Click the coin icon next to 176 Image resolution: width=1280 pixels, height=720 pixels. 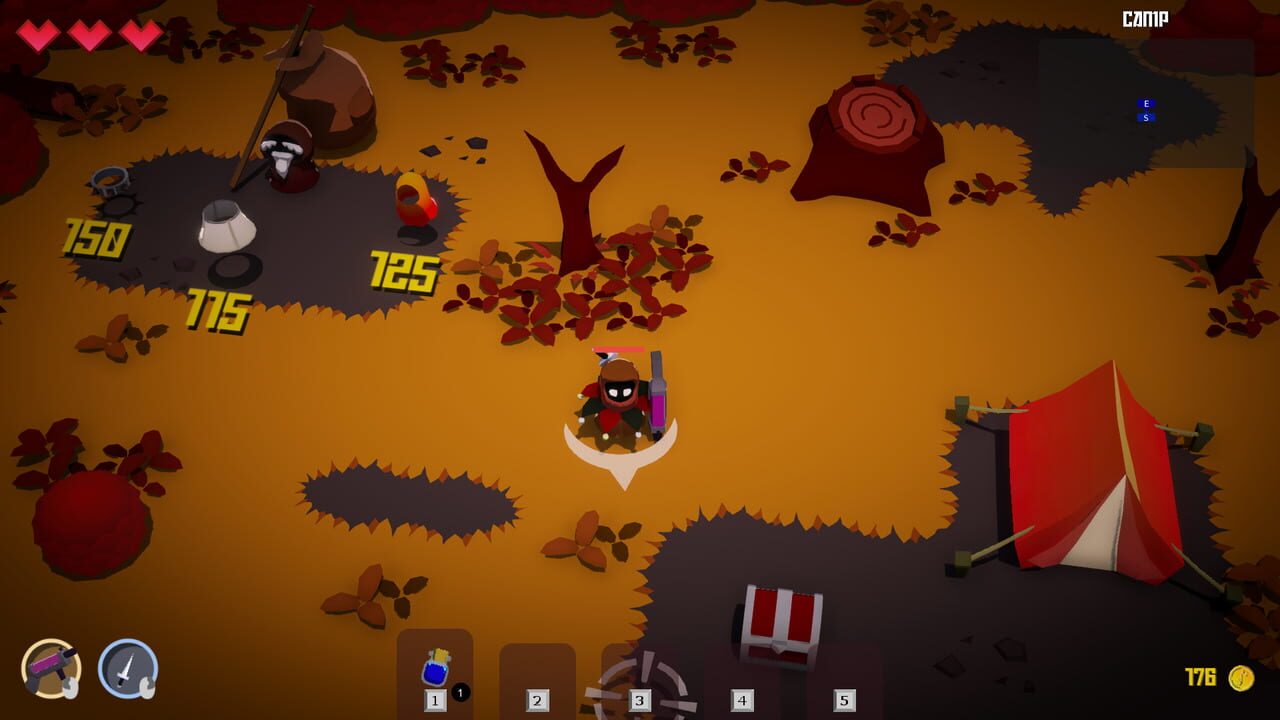pyautogui.click(x=1240, y=677)
